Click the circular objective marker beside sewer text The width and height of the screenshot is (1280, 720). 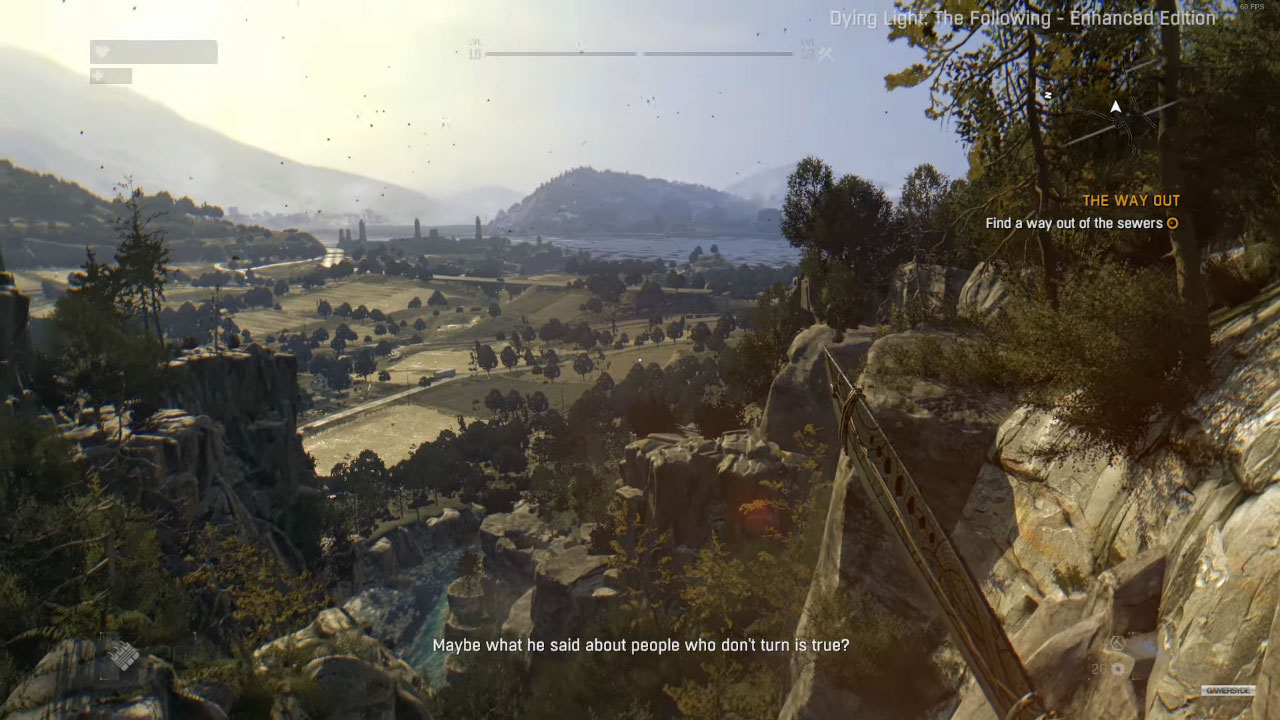(x=1172, y=223)
